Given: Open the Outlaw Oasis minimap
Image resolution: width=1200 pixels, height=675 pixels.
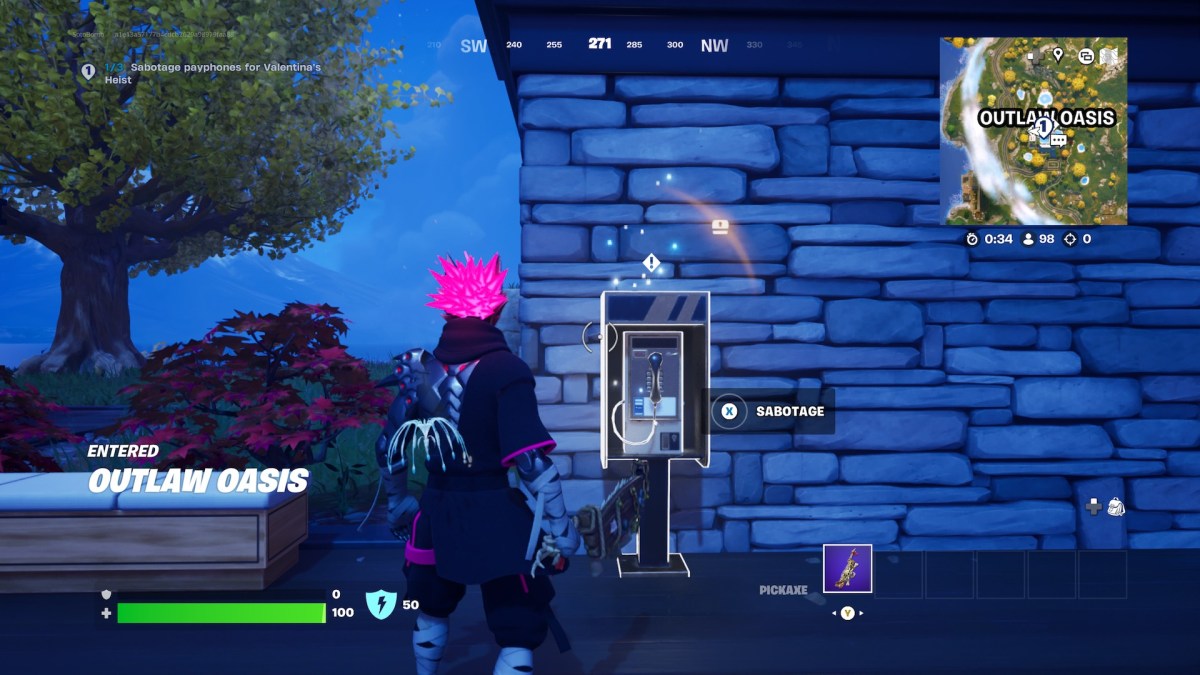Looking at the screenshot, I should [1033, 131].
